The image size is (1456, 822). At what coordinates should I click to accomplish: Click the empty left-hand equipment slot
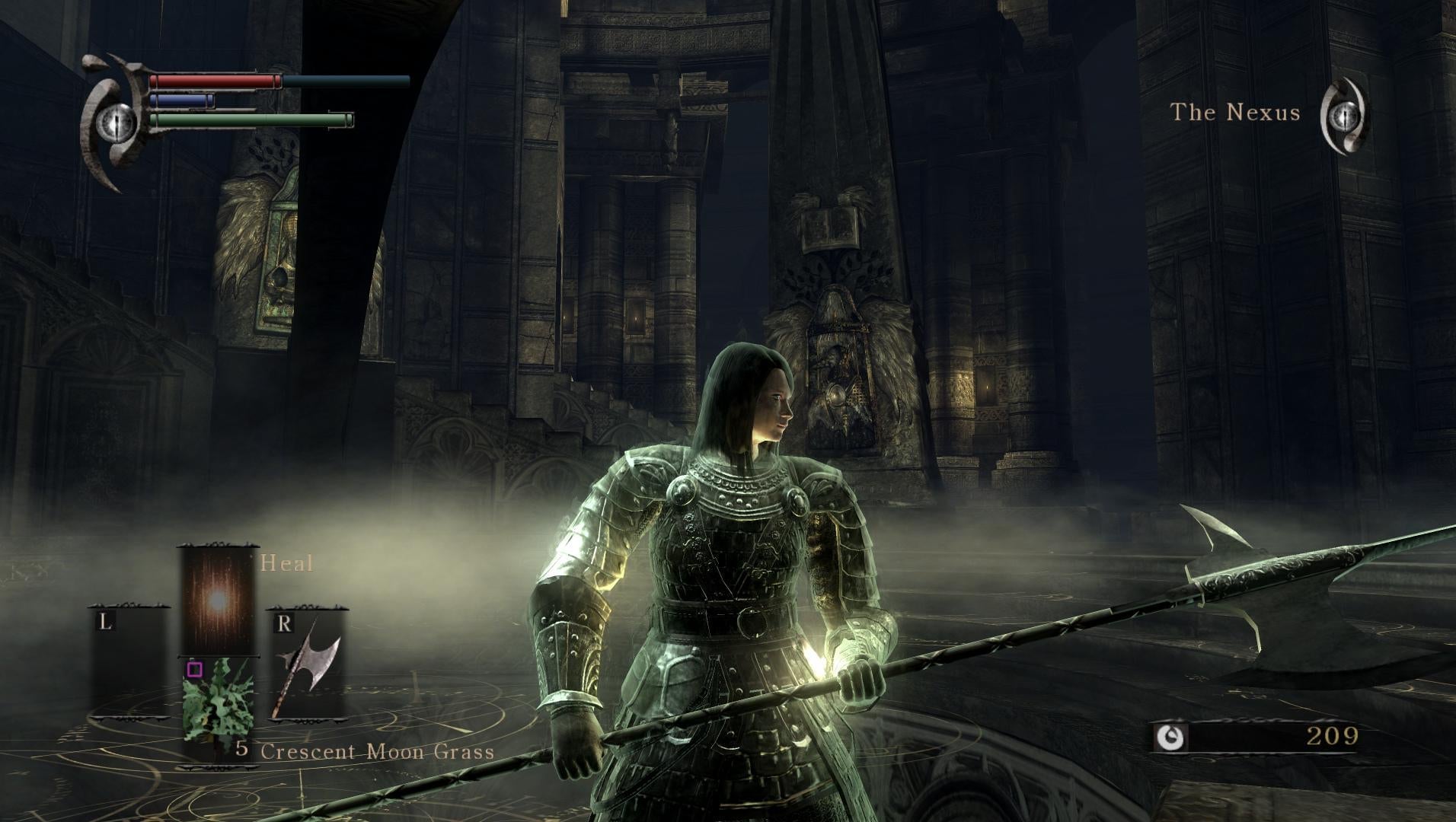point(129,662)
